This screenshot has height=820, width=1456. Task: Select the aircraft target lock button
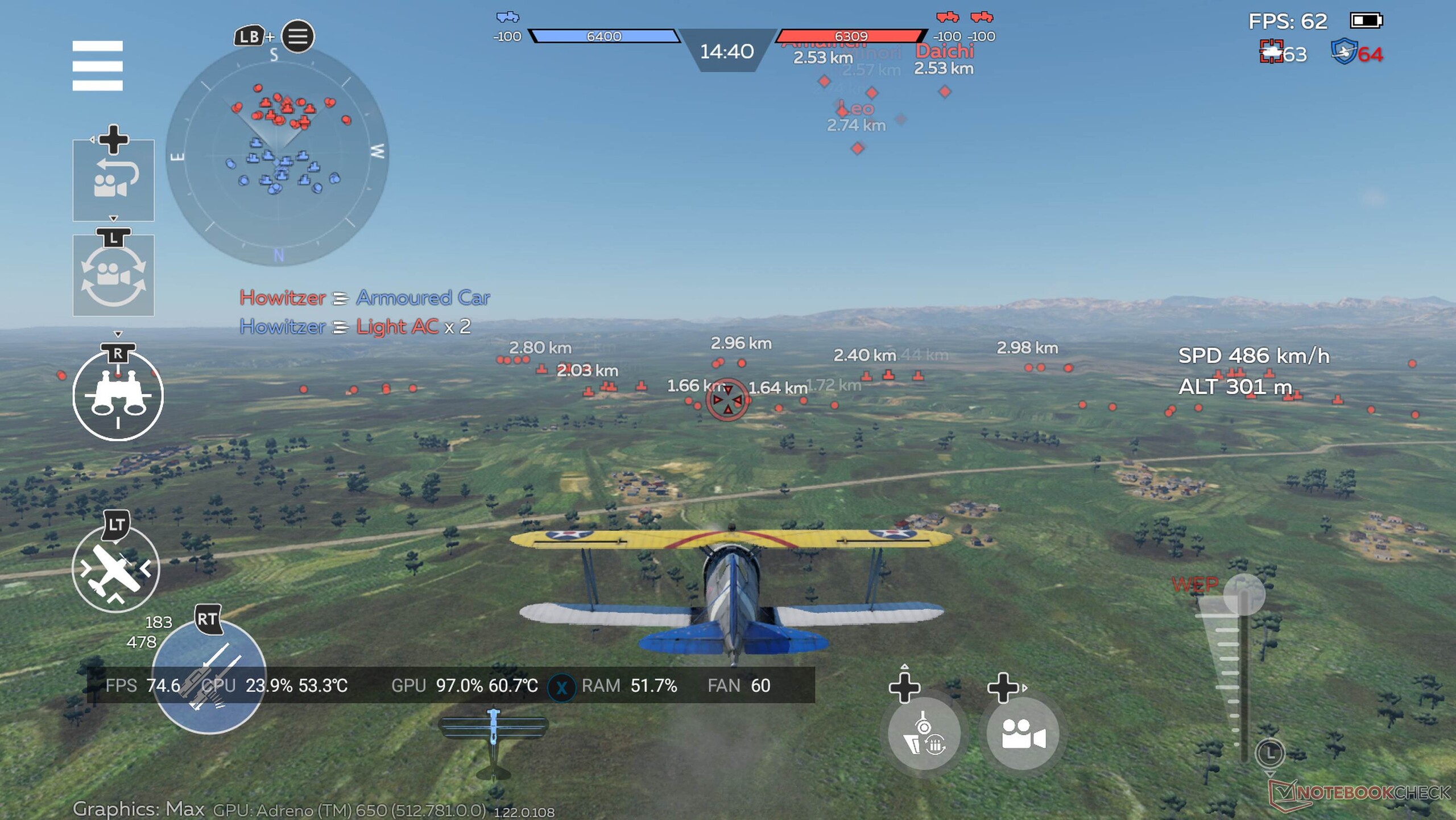(x=115, y=569)
